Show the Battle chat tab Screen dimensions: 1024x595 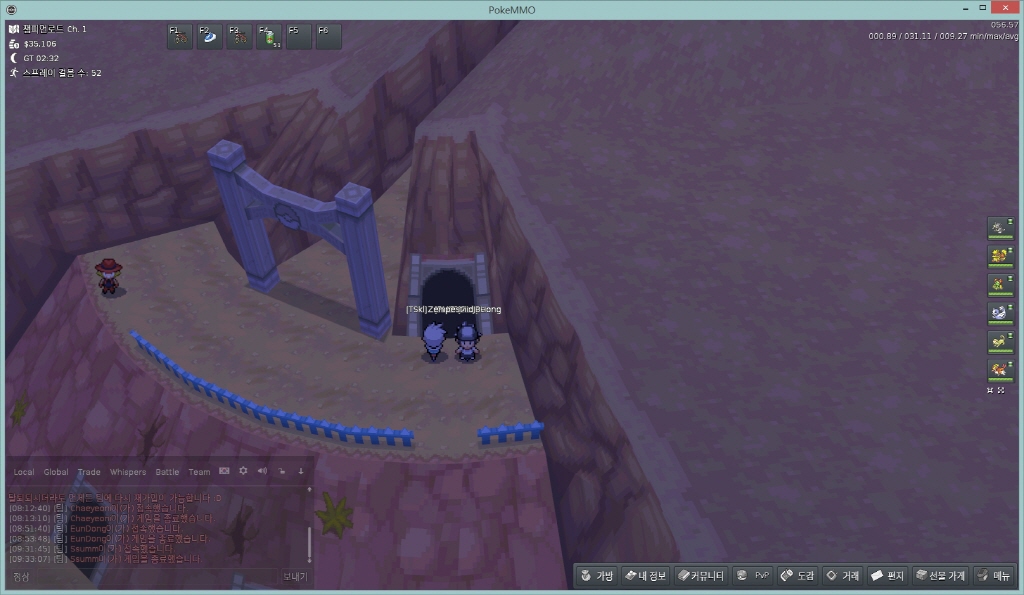167,472
